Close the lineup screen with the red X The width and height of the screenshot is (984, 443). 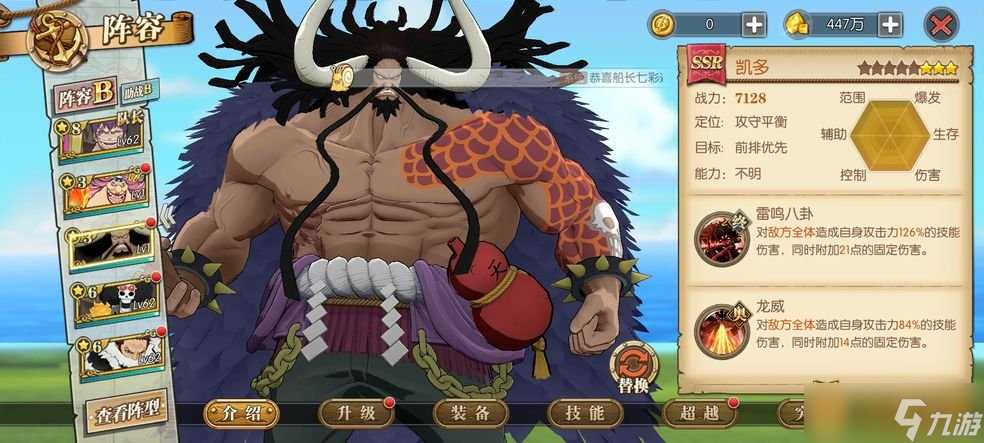940,24
